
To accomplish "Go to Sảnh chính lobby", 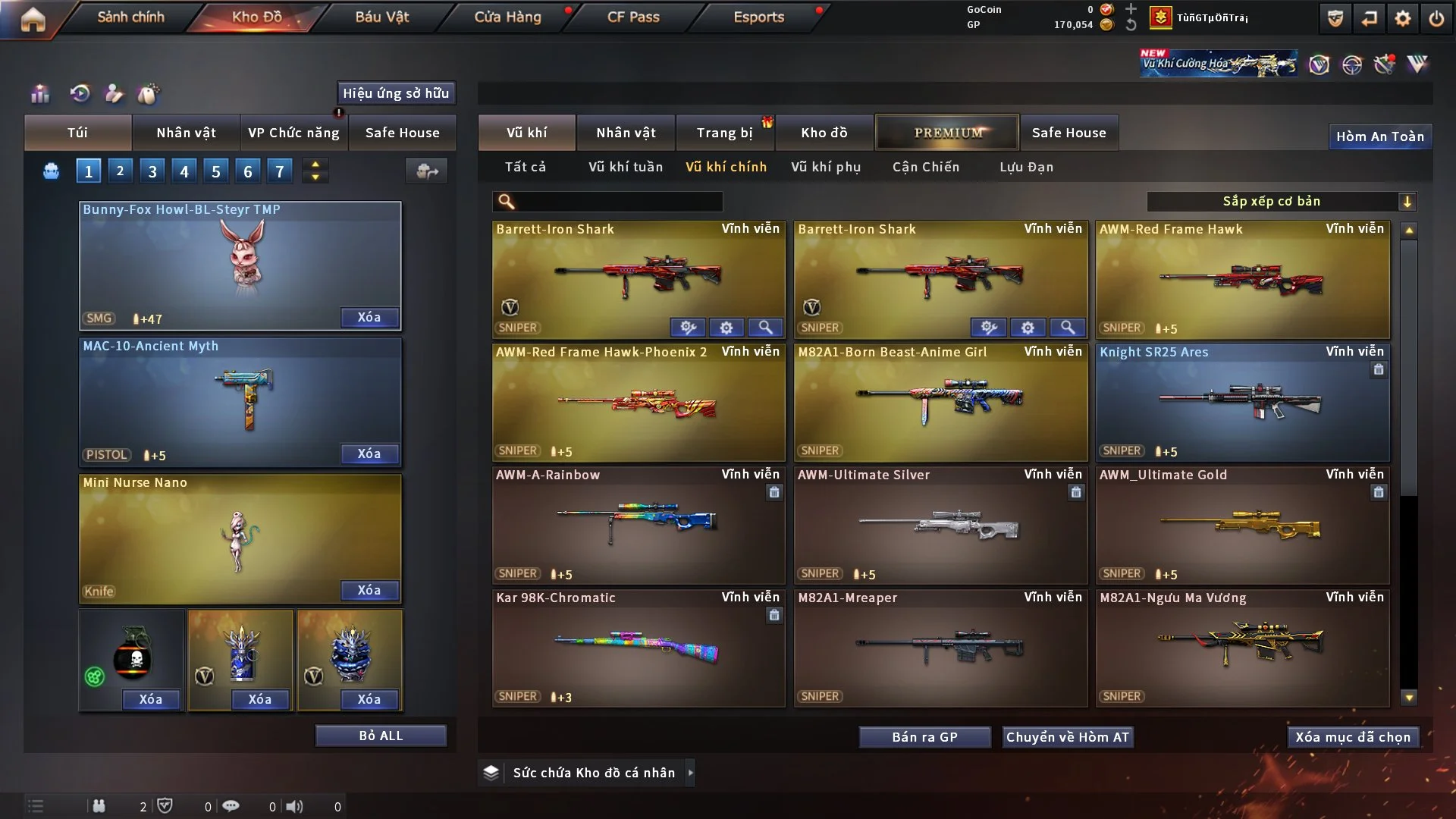I will tap(130, 17).
